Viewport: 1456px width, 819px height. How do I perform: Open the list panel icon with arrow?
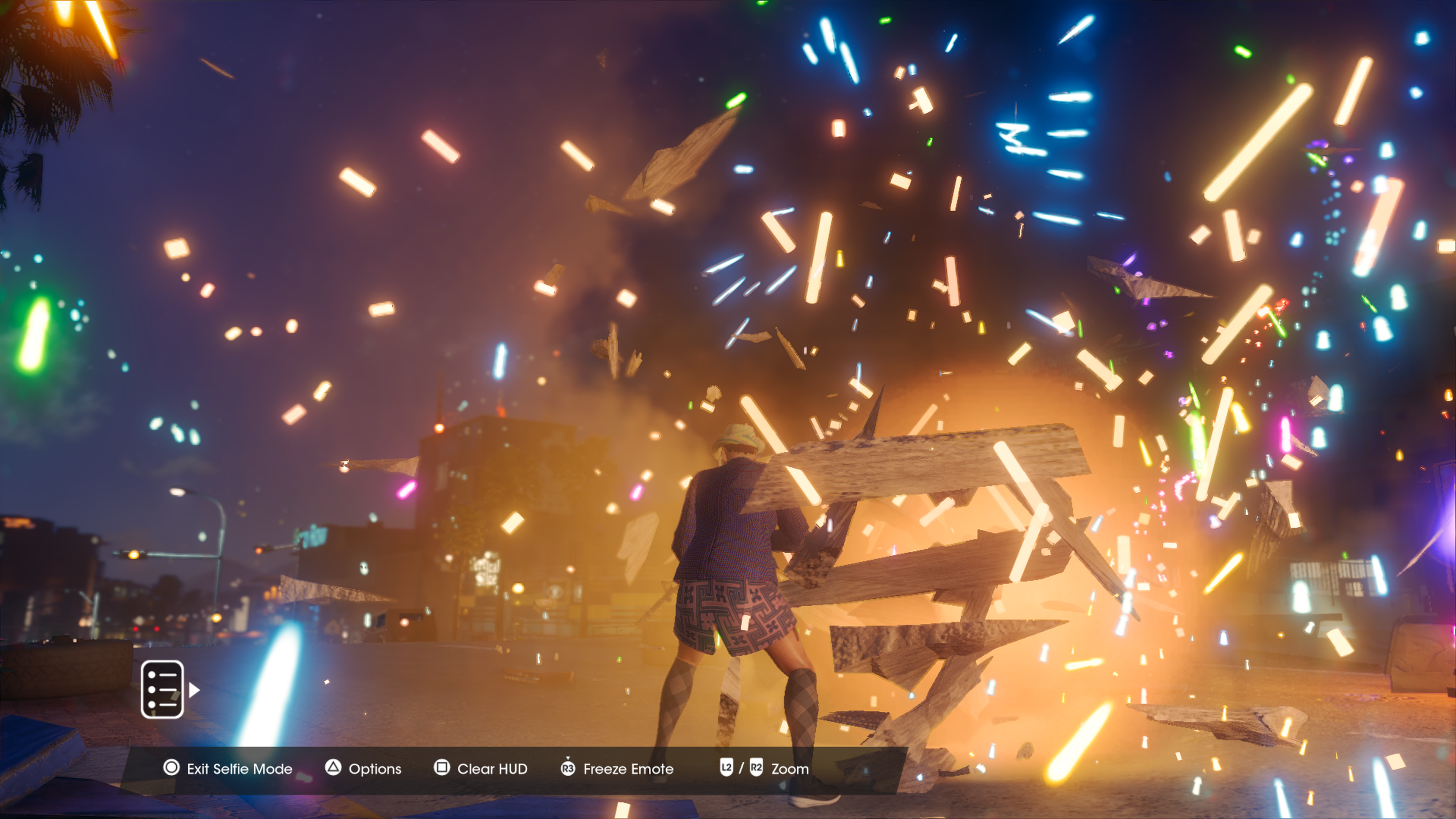163,689
